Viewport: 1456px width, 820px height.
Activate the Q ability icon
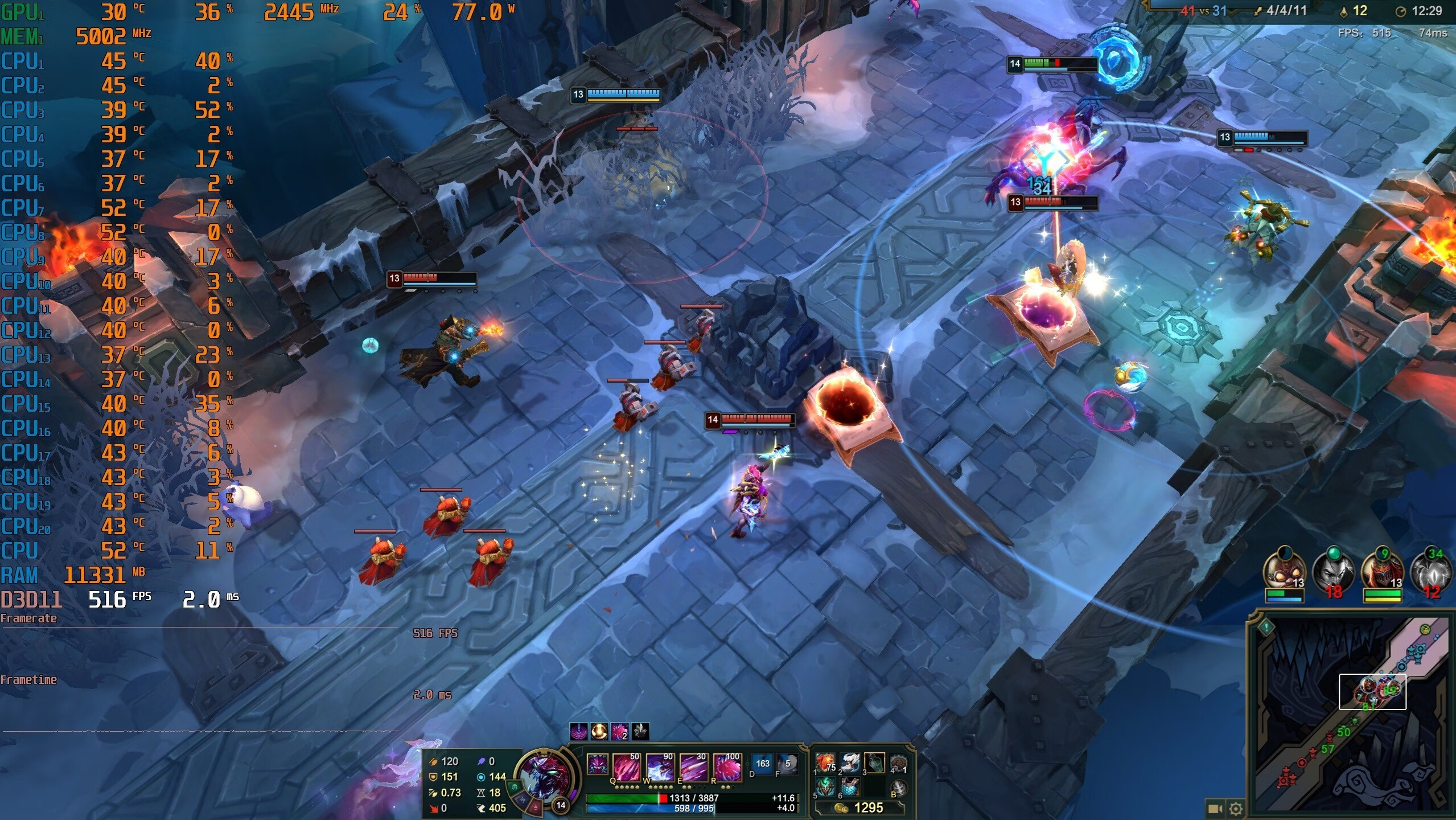click(x=626, y=766)
